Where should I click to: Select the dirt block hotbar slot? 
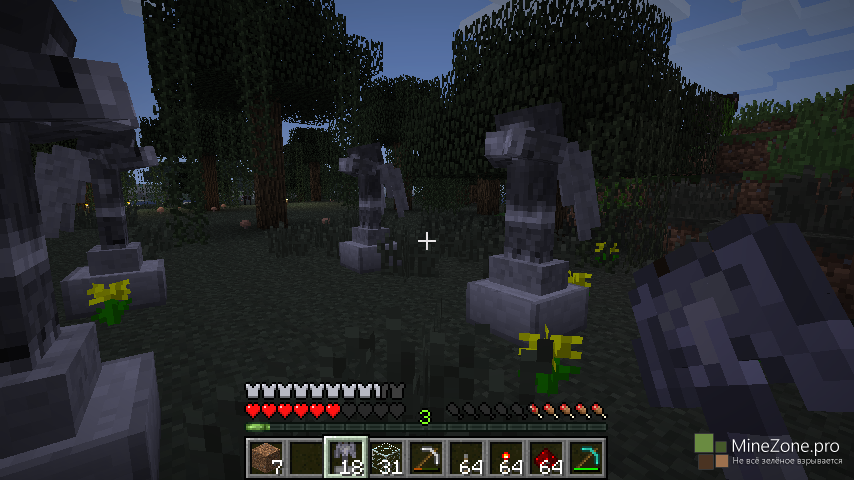click(265, 457)
